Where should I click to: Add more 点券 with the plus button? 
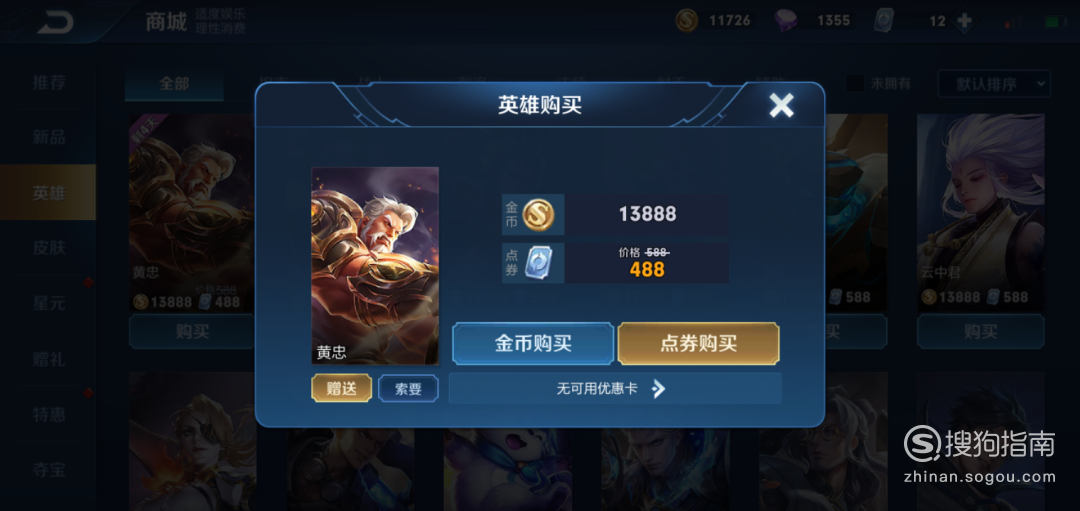click(964, 21)
